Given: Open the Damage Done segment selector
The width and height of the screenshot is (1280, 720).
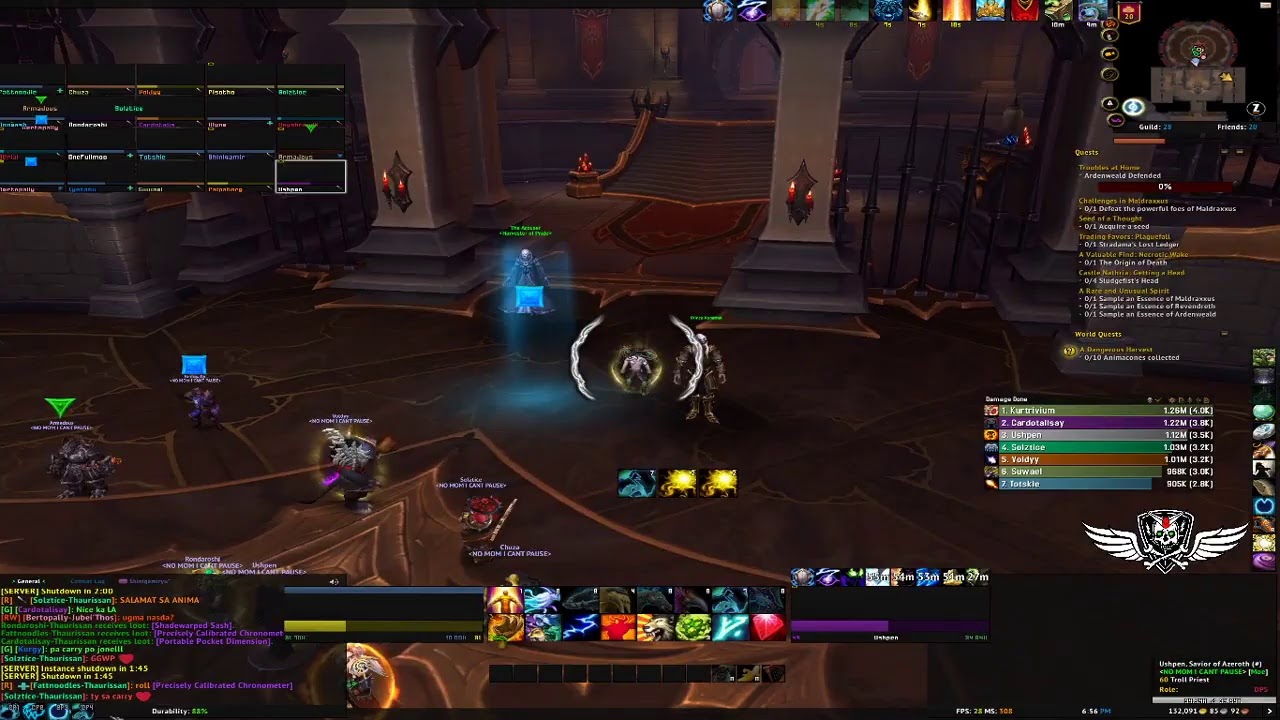Looking at the screenshot, I should pos(1149,400).
